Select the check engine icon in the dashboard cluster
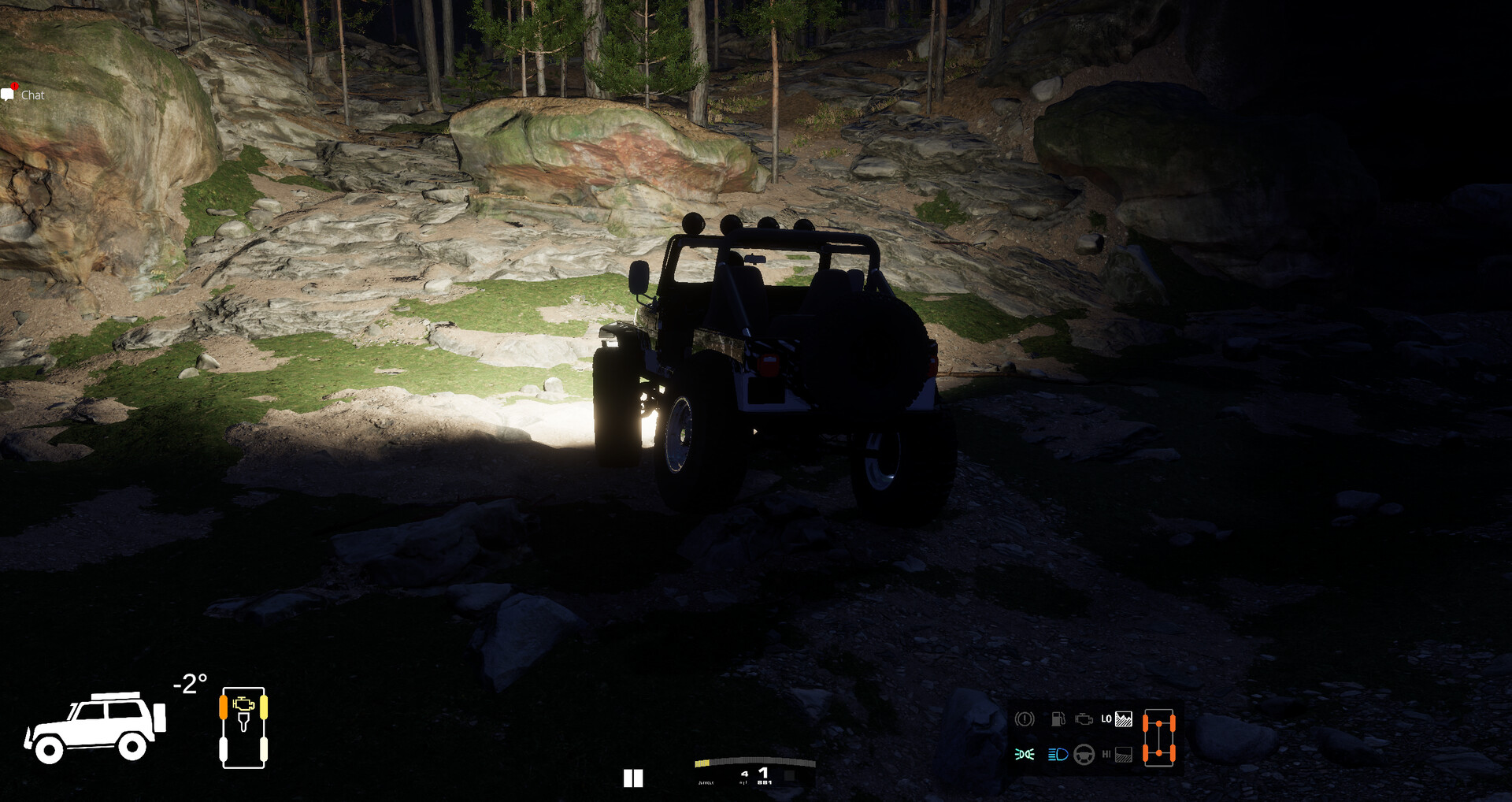Viewport: 1512px width, 802px height. click(x=1084, y=719)
